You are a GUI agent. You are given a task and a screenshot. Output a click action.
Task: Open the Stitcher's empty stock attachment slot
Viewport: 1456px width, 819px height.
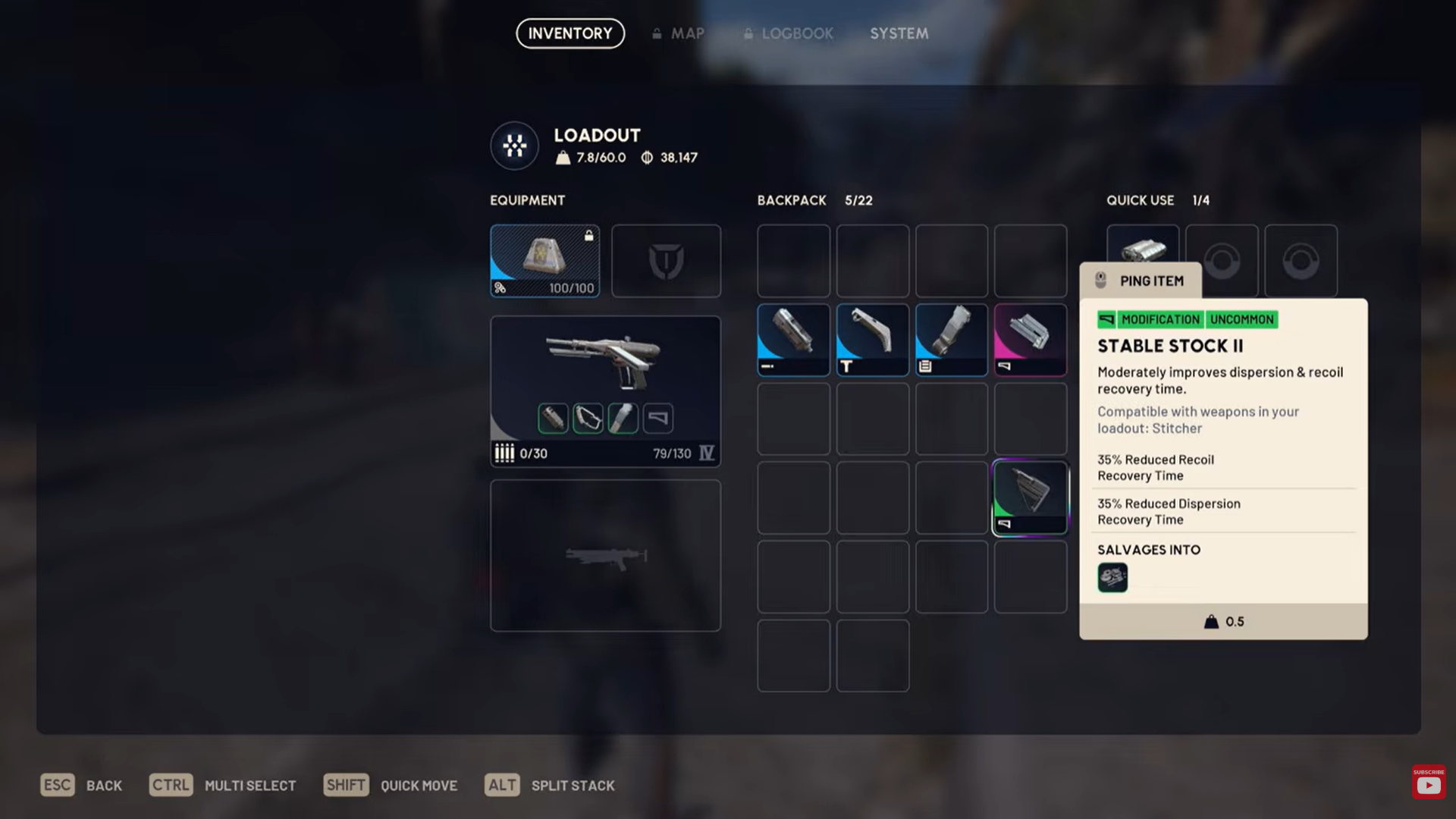[x=657, y=418]
